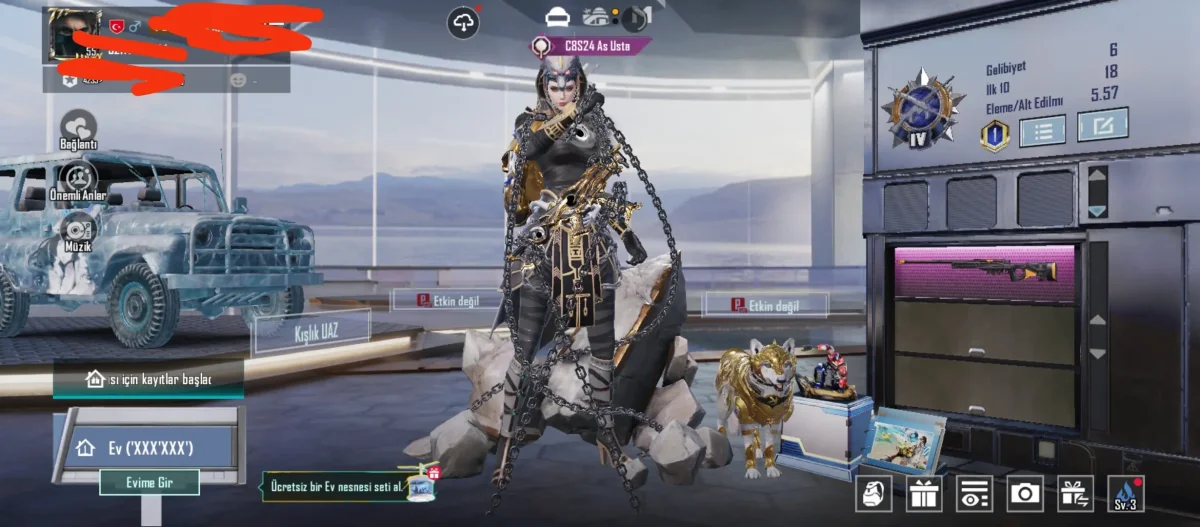Open the backpack inventory icon
The image size is (1200, 527).
click(x=873, y=493)
